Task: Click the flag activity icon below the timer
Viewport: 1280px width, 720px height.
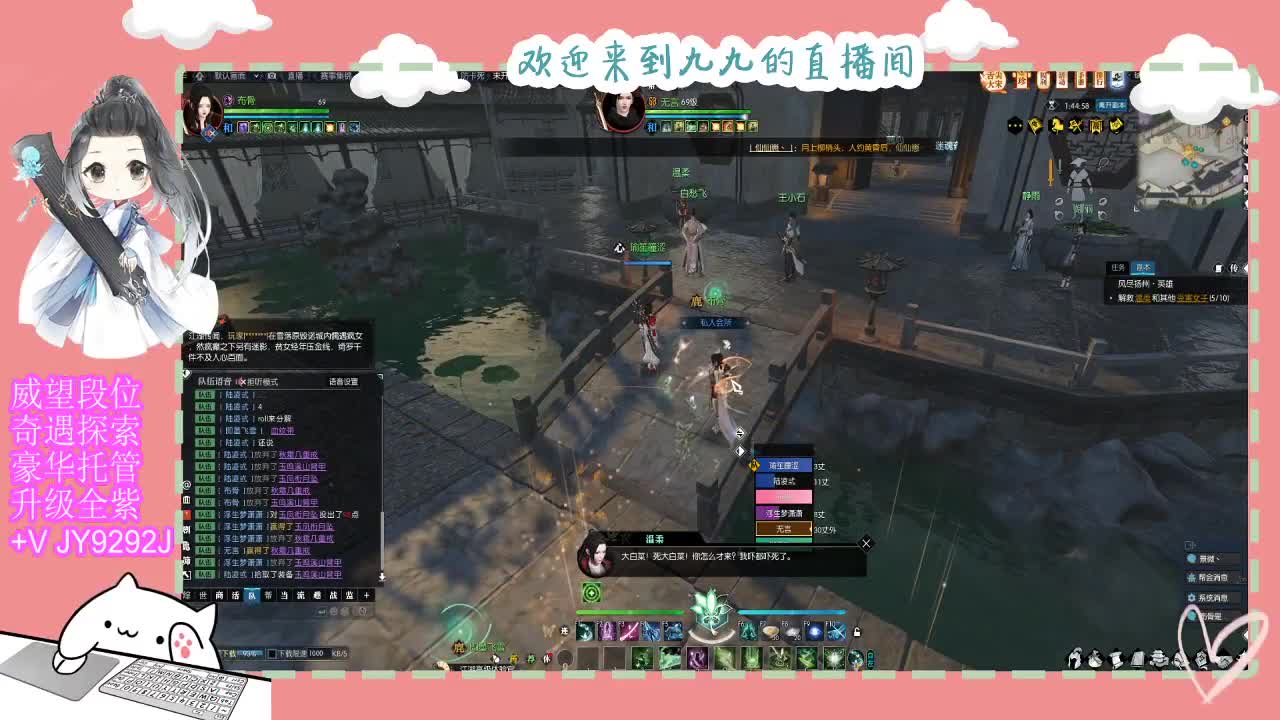Action: tap(1034, 125)
